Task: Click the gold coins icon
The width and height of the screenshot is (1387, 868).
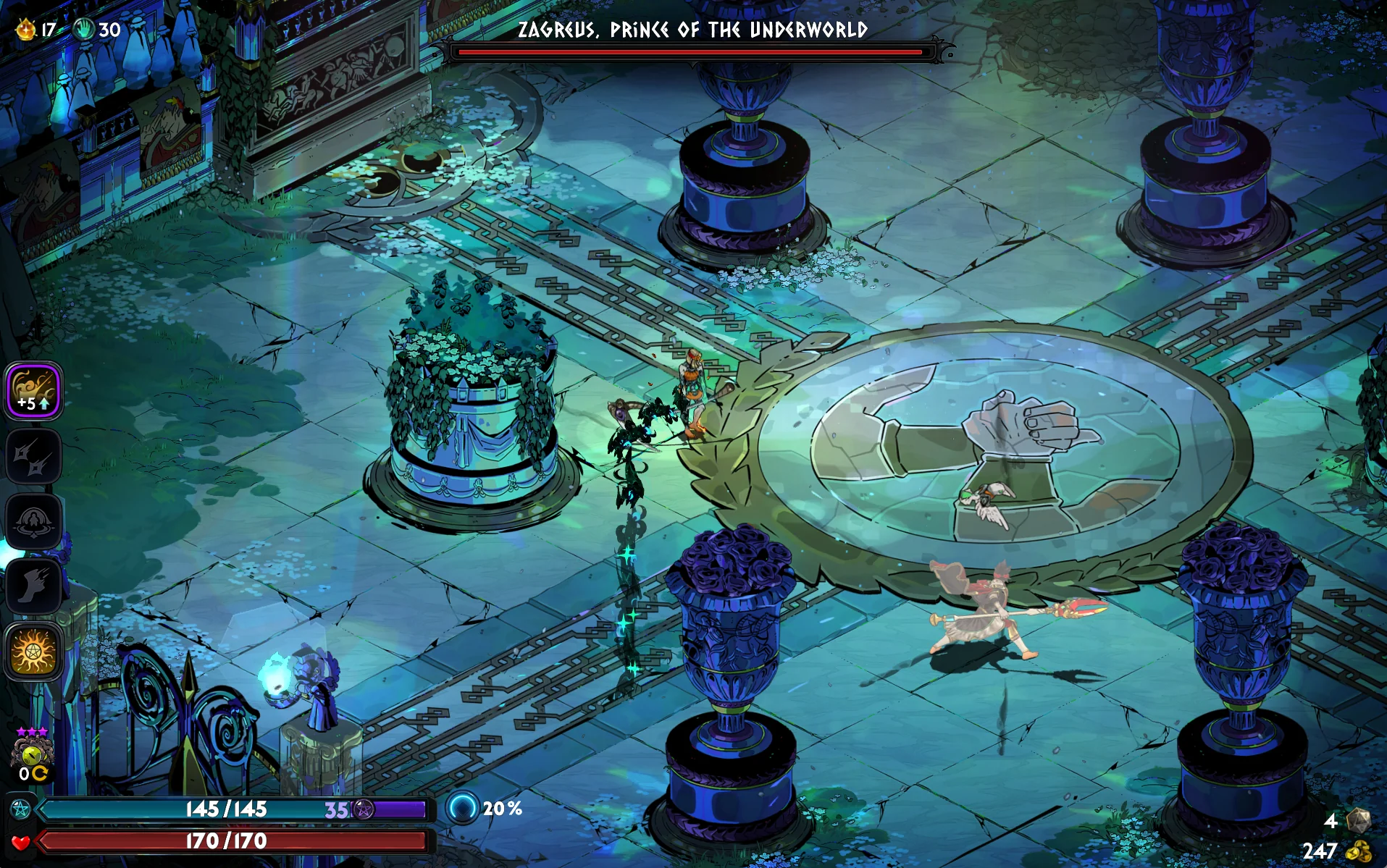Action: [1359, 851]
